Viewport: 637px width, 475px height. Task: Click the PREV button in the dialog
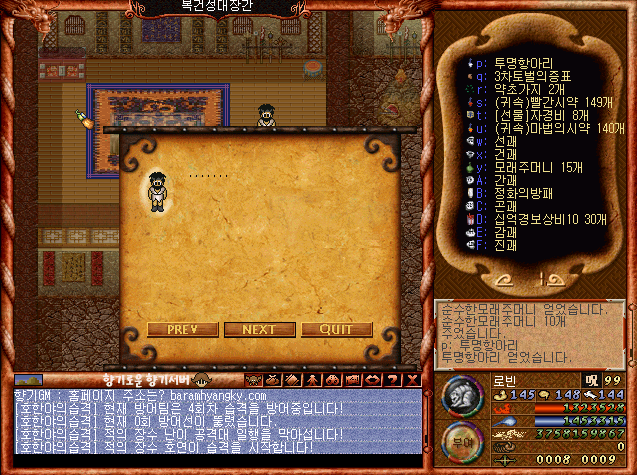coord(181,329)
